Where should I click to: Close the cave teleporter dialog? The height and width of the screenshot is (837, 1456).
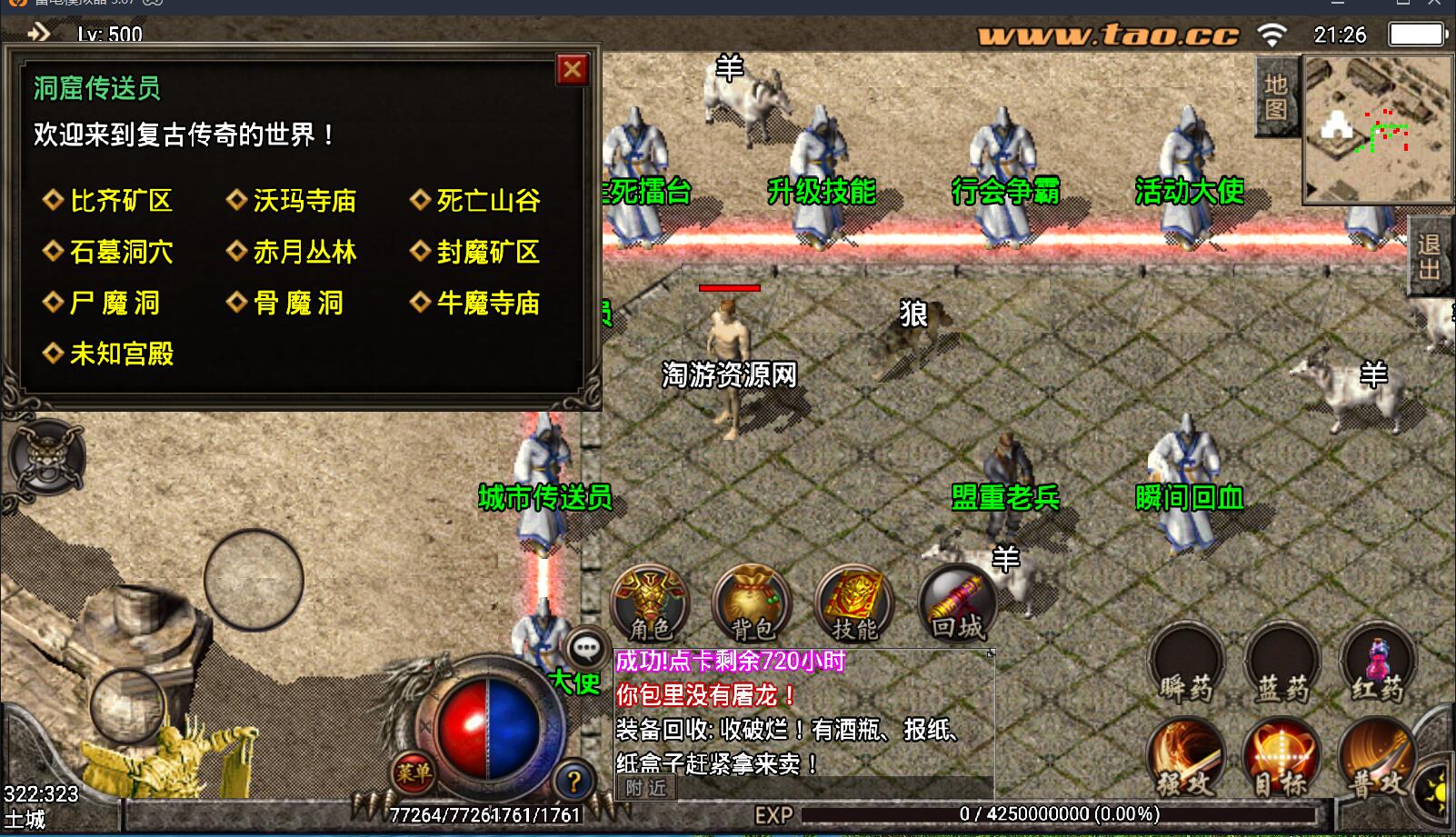click(x=573, y=70)
